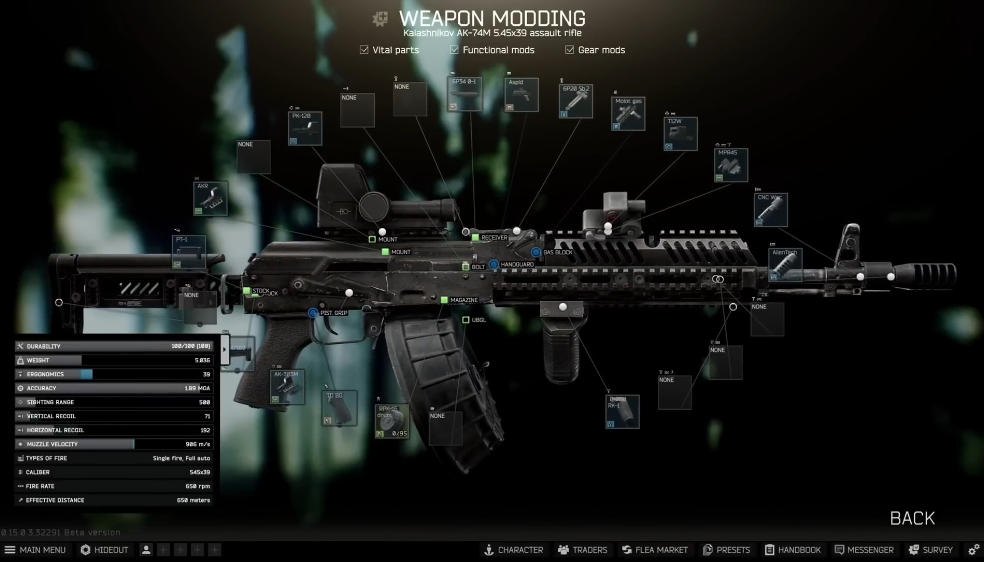Screen dimensions: 984x562
Task: Select the AllenTech muzzle mod slot
Action: coord(786,262)
